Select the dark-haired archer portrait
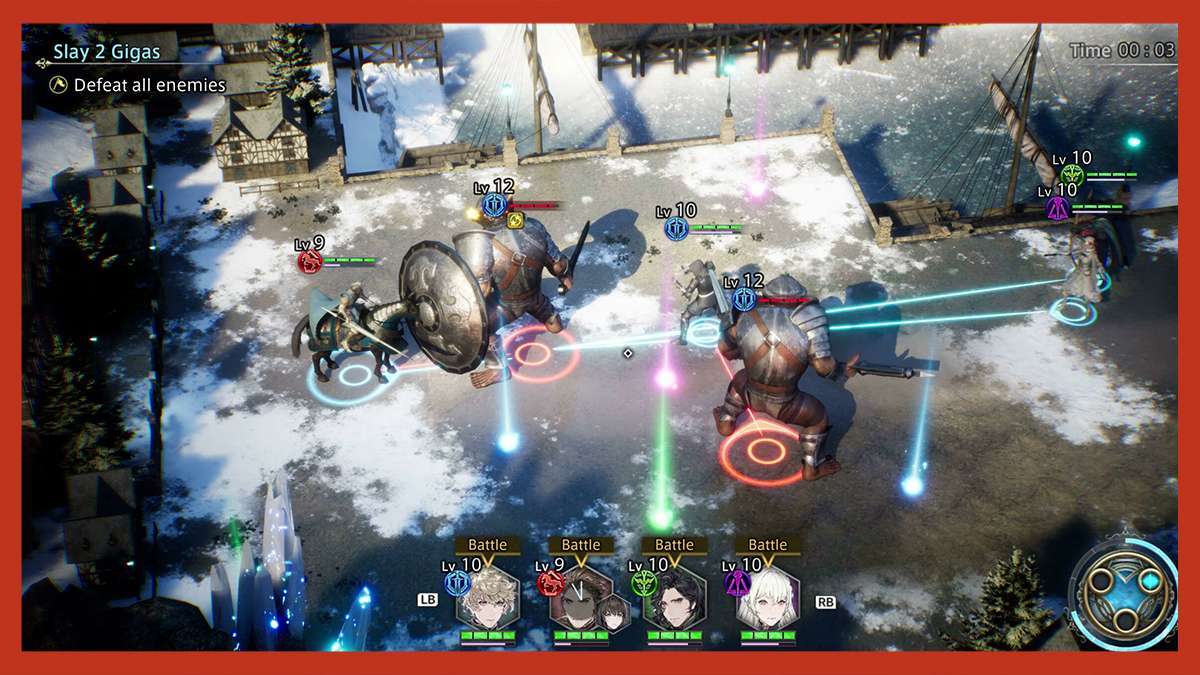Screen dimensions: 1200x675 [x=674, y=599]
